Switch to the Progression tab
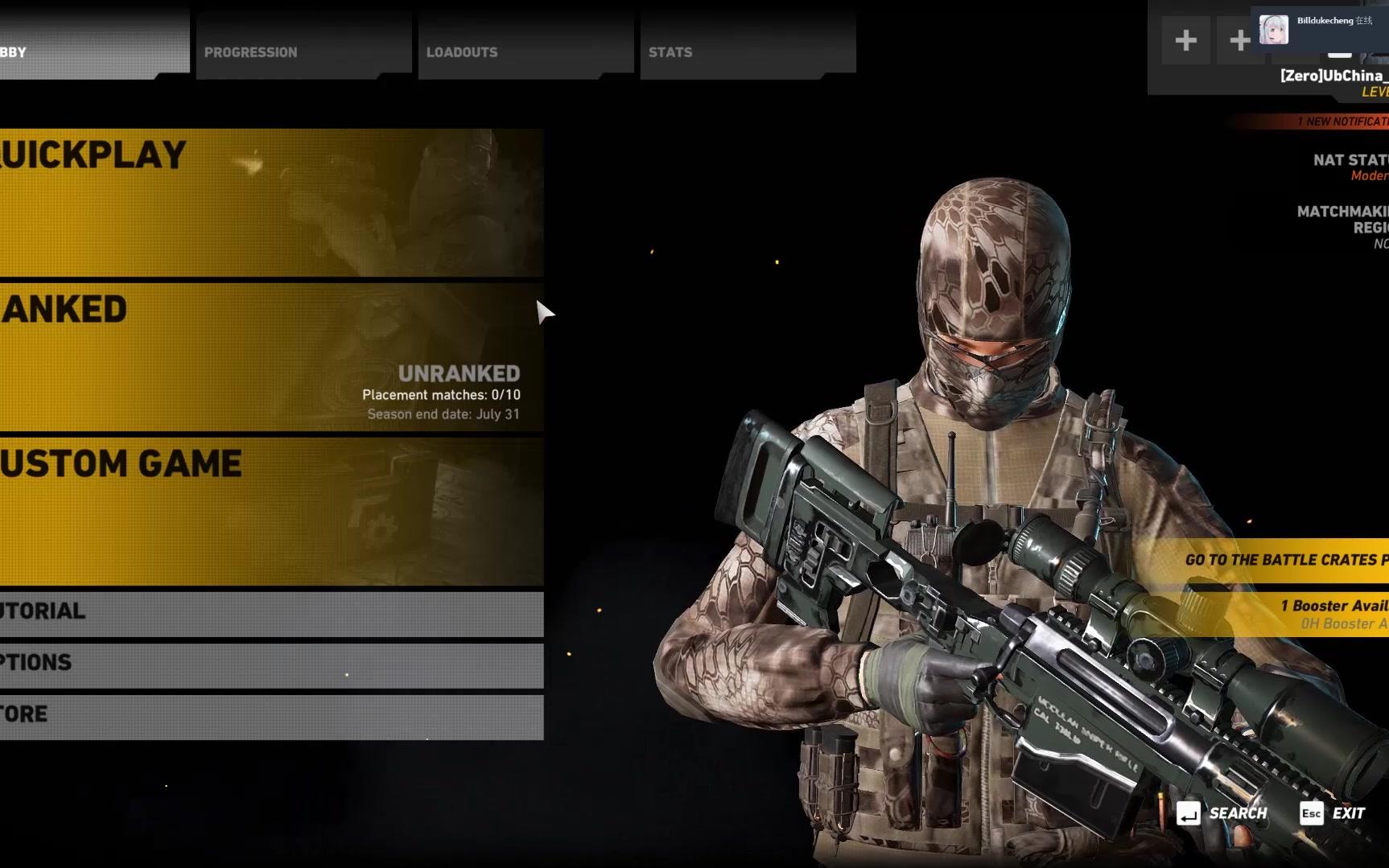Viewport: 1389px width, 868px height. pyautogui.click(x=303, y=52)
